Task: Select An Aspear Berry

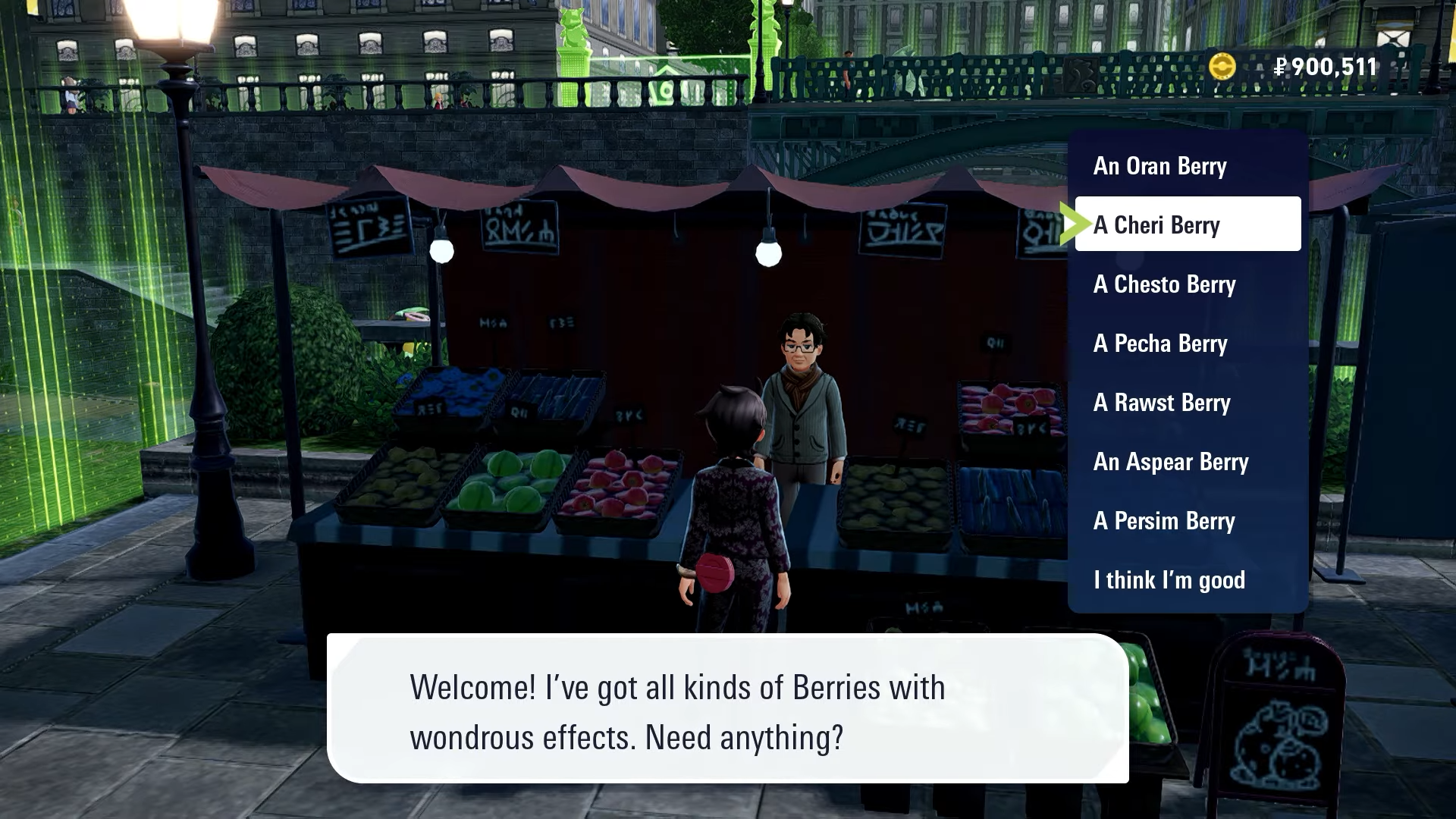Action: click(1170, 462)
